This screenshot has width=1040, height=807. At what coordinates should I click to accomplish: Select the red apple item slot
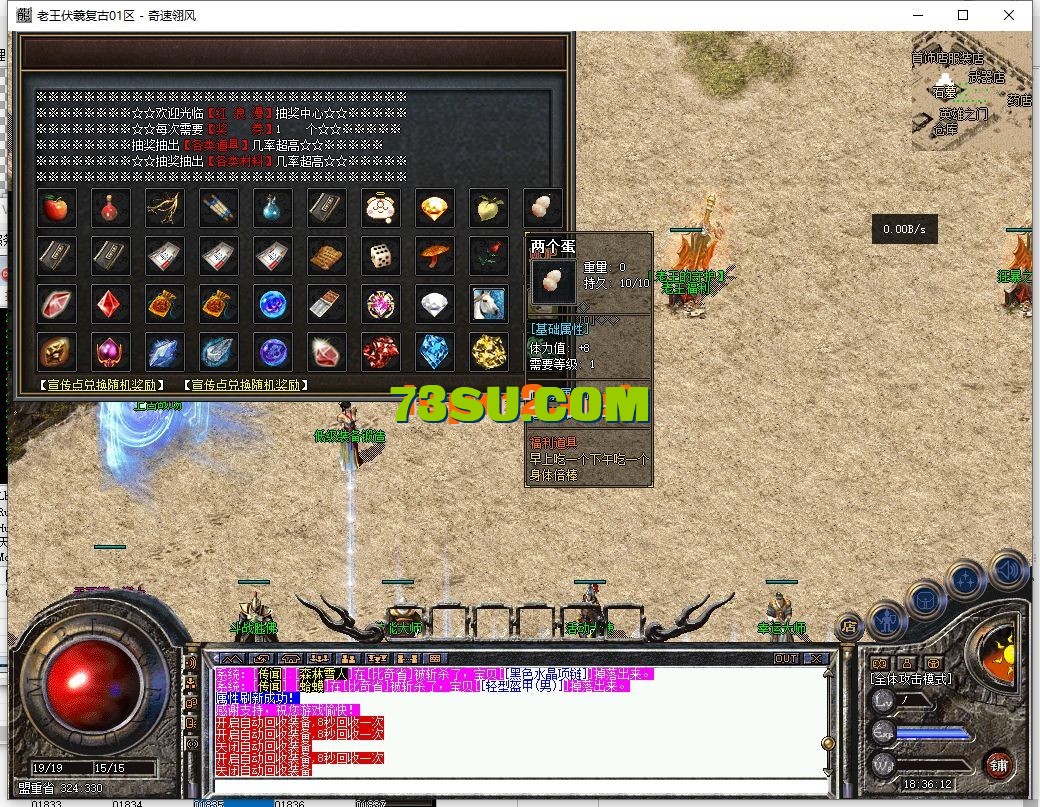click(x=57, y=207)
